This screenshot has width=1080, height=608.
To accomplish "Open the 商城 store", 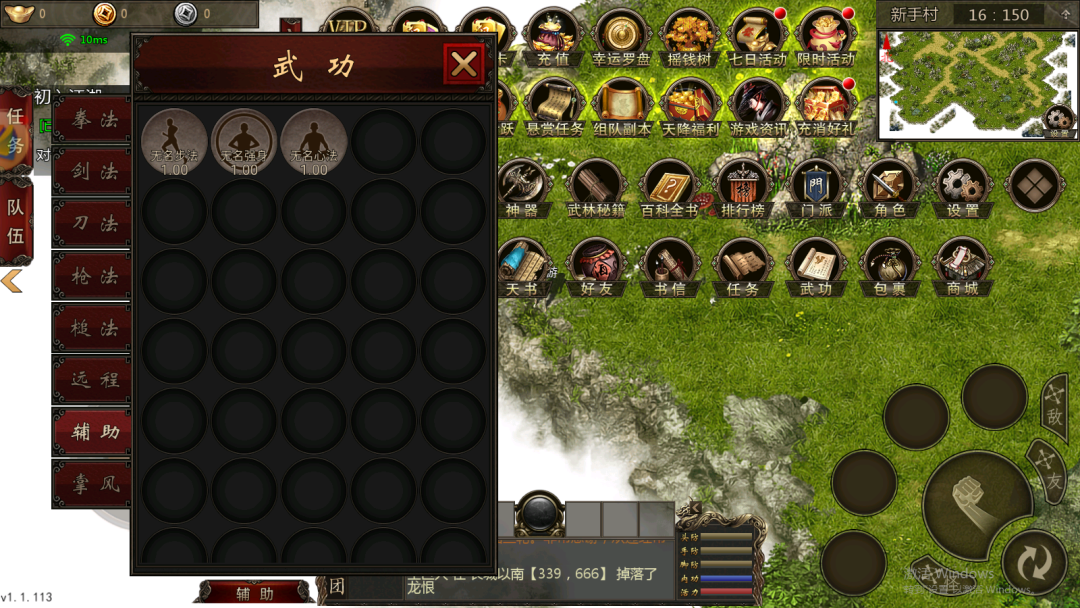I will (x=962, y=266).
